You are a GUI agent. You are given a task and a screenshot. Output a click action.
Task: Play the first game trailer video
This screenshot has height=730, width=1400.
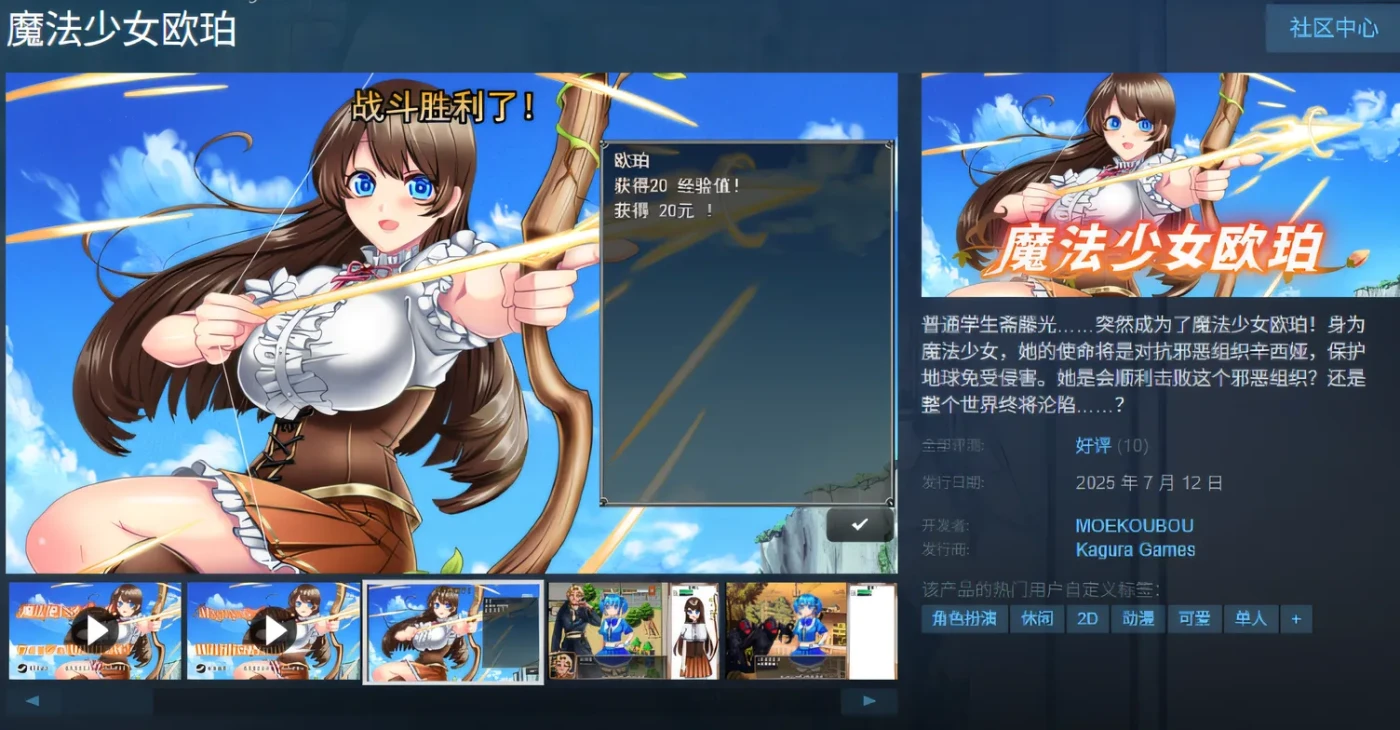click(95, 630)
